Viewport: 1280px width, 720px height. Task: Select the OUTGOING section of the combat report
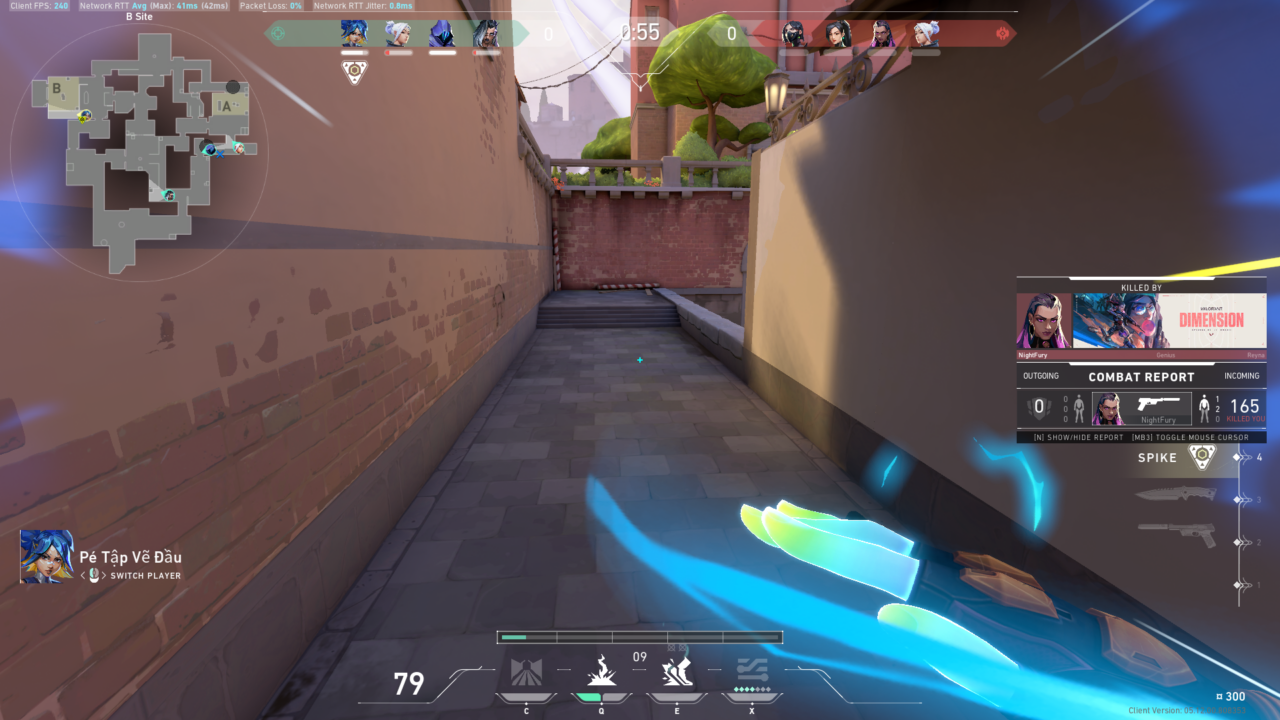(x=1040, y=376)
